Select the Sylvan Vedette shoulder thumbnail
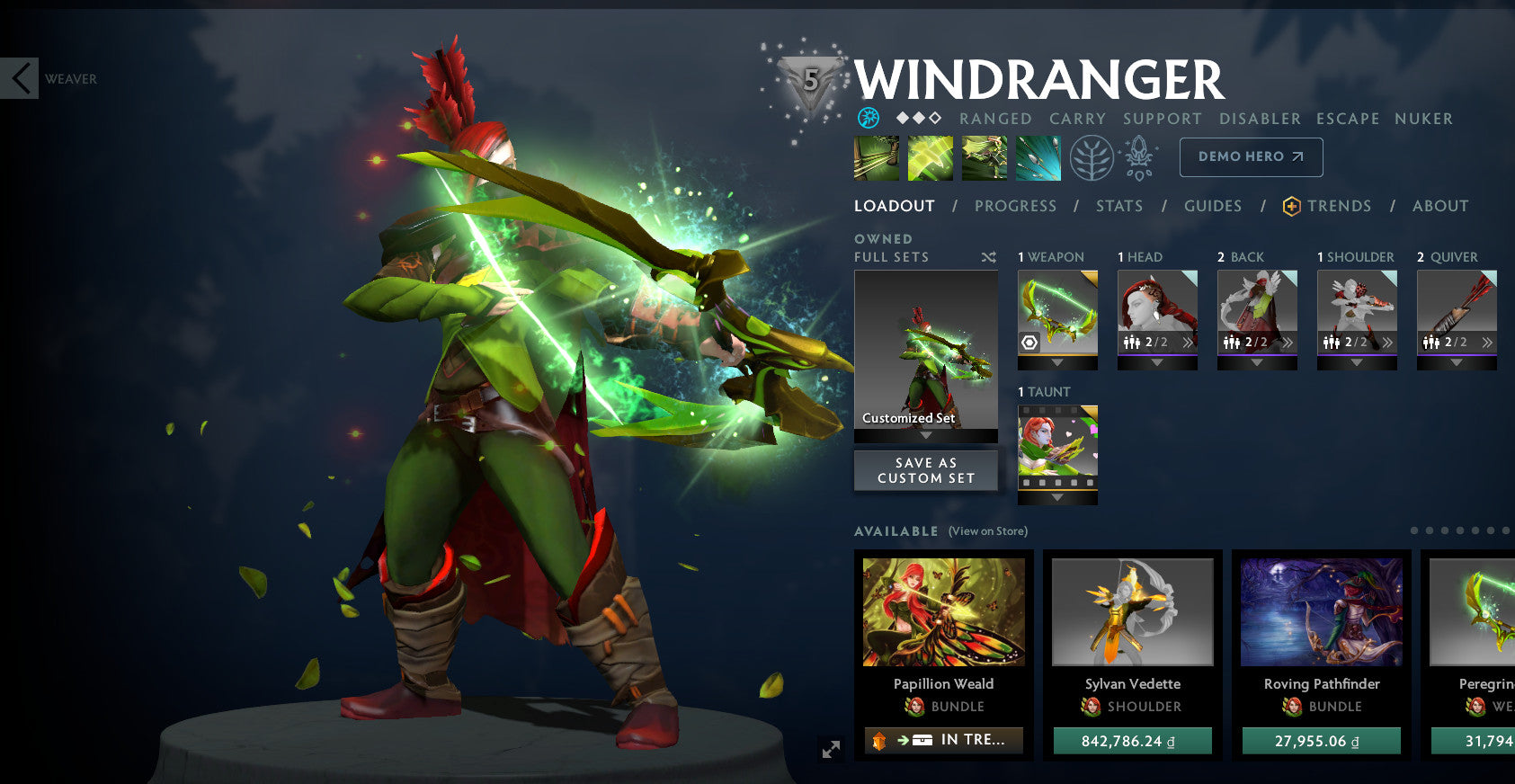 coord(1133,612)
